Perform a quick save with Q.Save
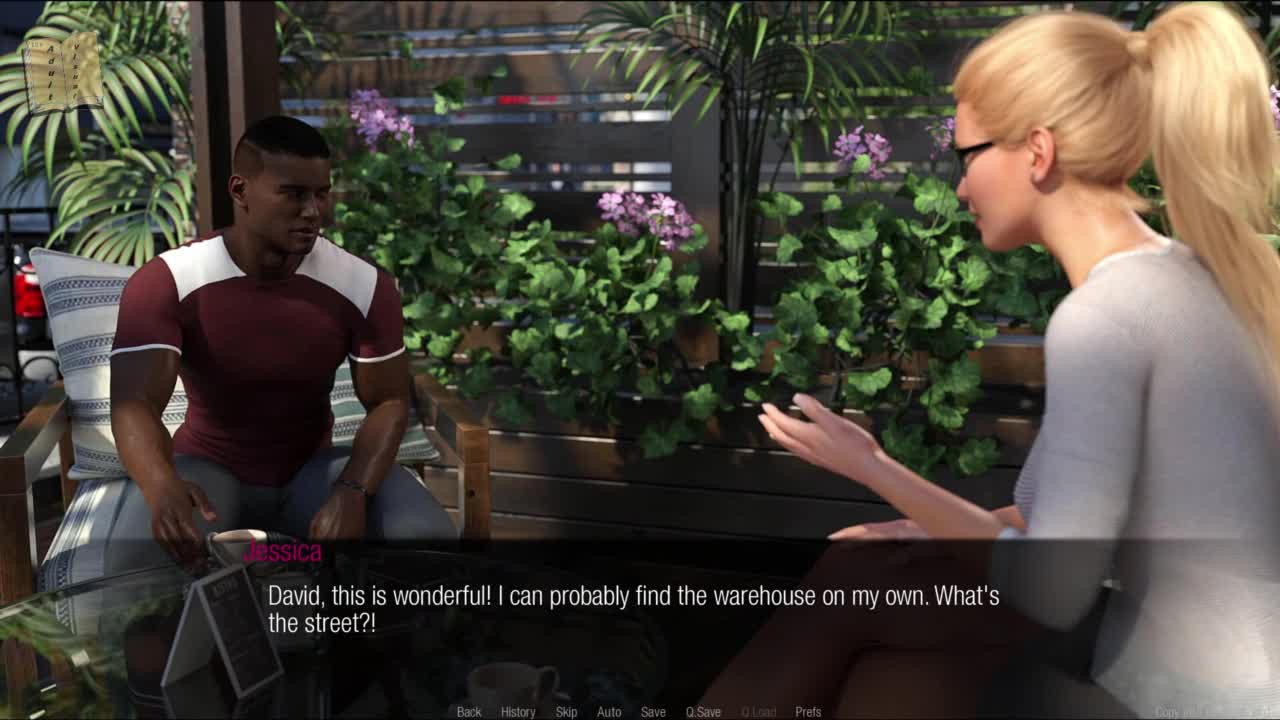The width and height of the screenshot is (1280, 720). [703, 712]
